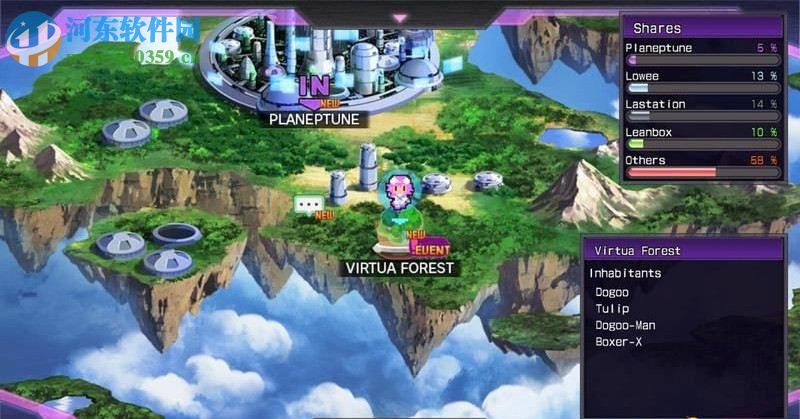The height and width of the screenshot is (419, 800).
Task: Expand the pink arrow at top edge
Action: coord(400,17)
